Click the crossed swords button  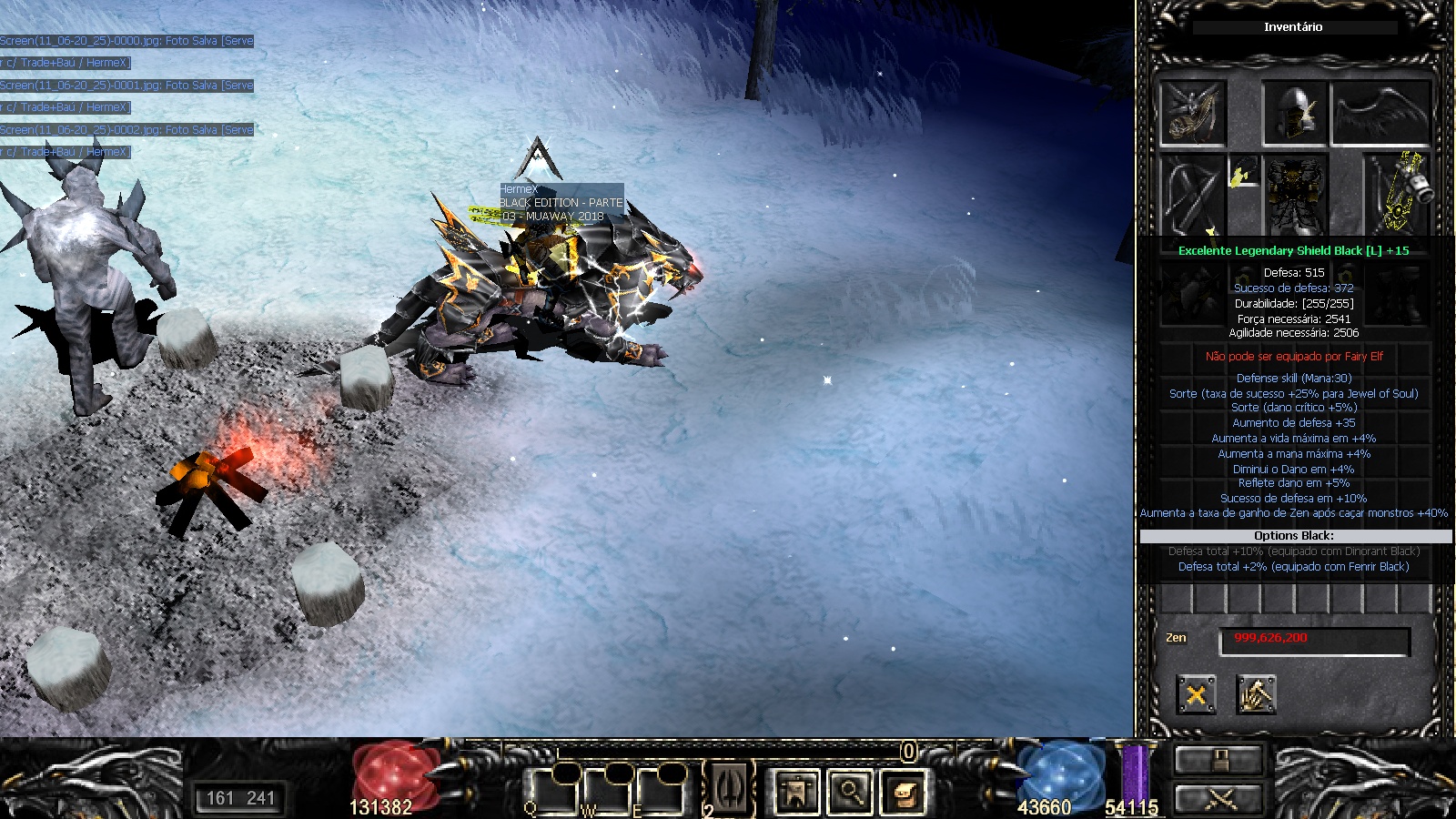(1219, 800)
